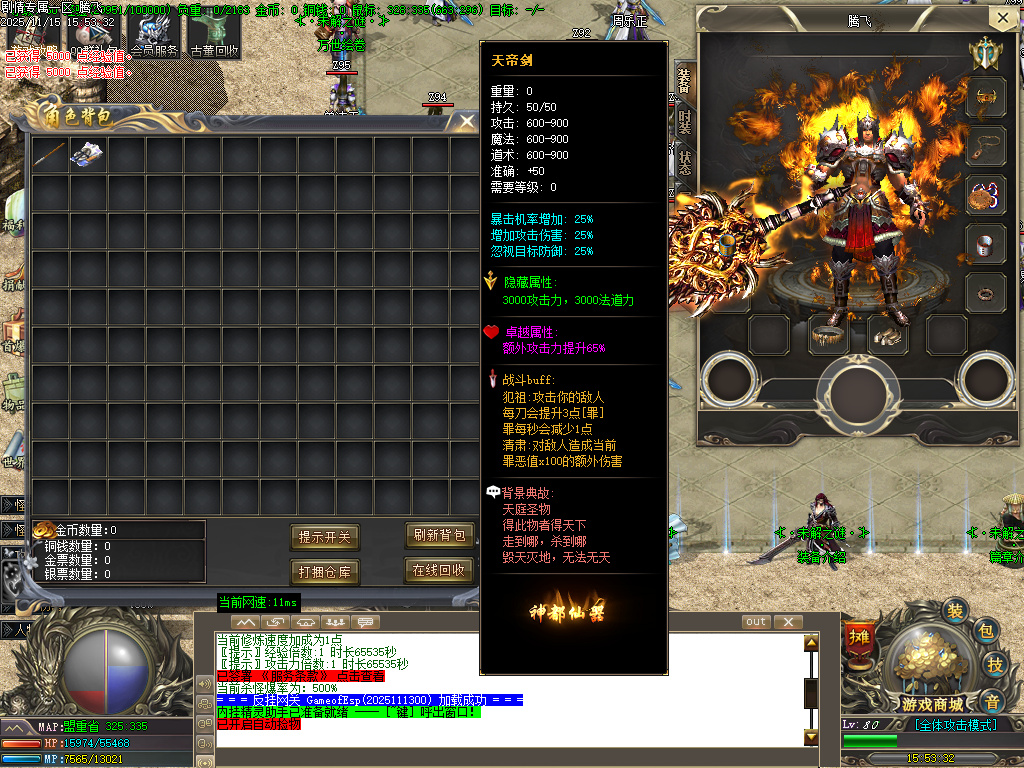Click the 刷新背包 refresh bag button
Screen dimensions: 1024x768
click(439, 535)
